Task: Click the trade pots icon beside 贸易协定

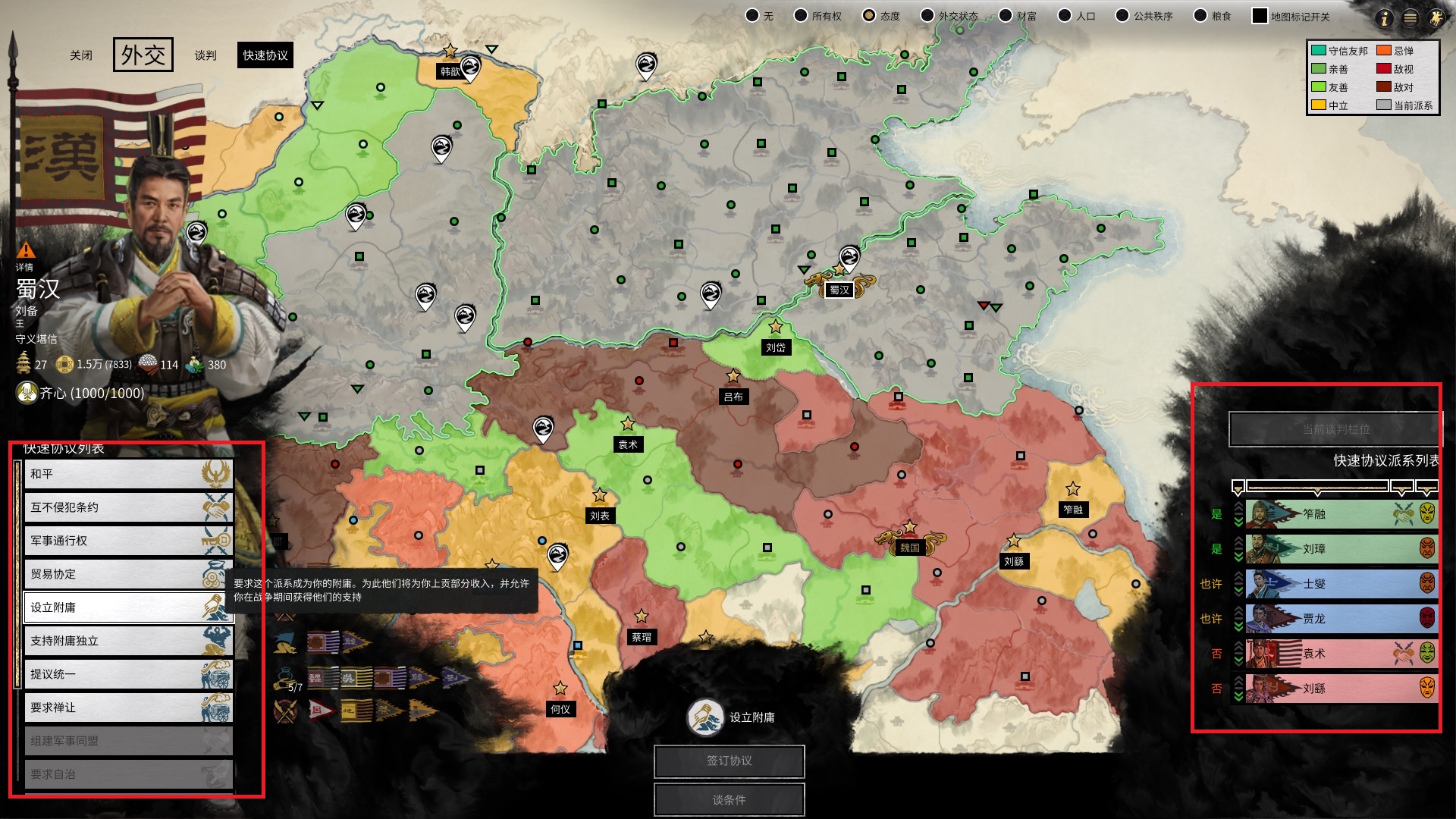Action: pyautogui.click(x=215, y=574)
